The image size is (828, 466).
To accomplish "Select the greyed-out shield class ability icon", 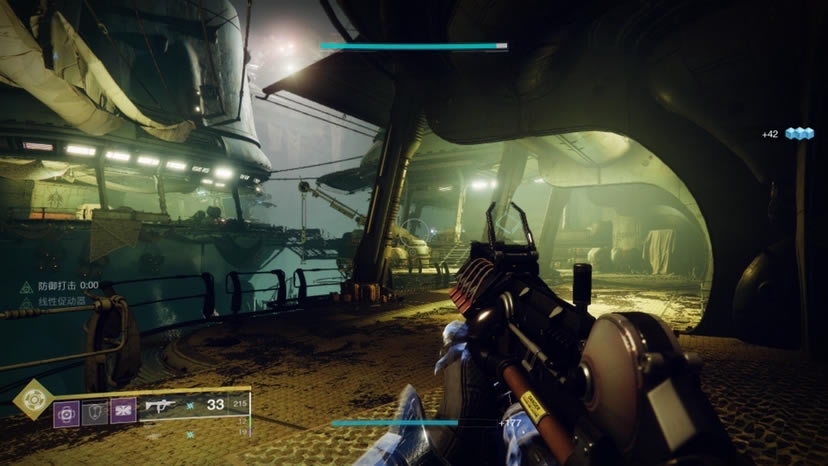I will coord(95,412).
